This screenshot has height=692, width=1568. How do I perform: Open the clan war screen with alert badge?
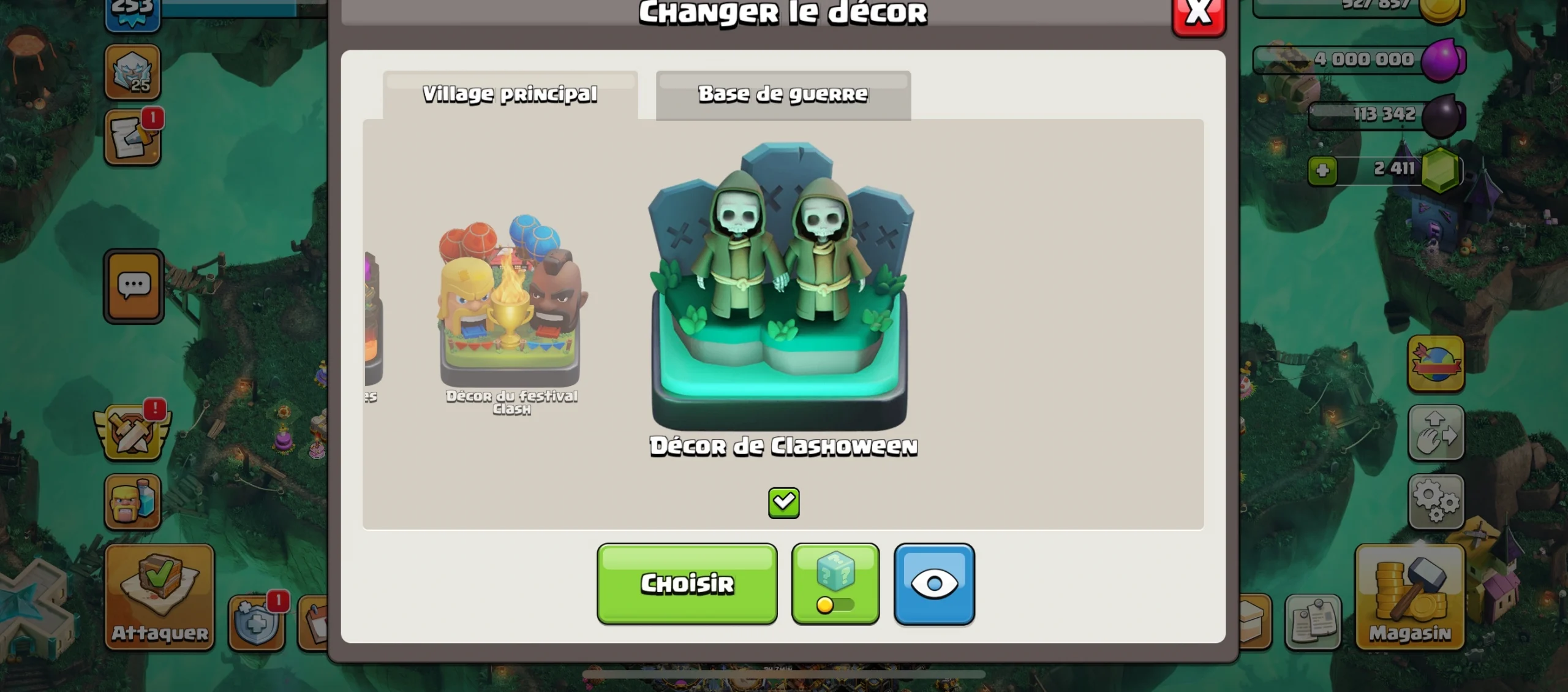click(133, 429)
